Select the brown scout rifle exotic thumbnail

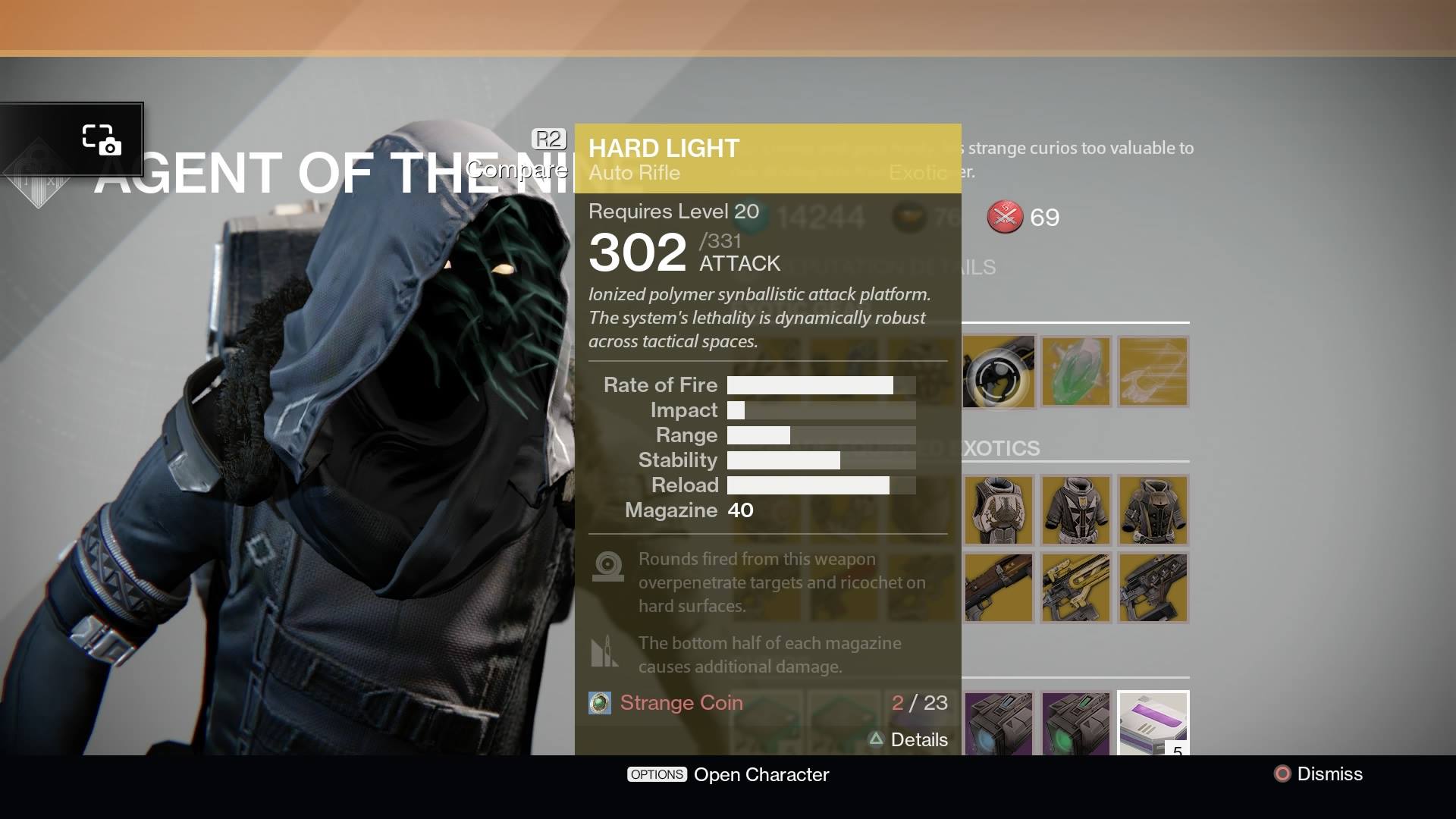click(x=997, y=587)
